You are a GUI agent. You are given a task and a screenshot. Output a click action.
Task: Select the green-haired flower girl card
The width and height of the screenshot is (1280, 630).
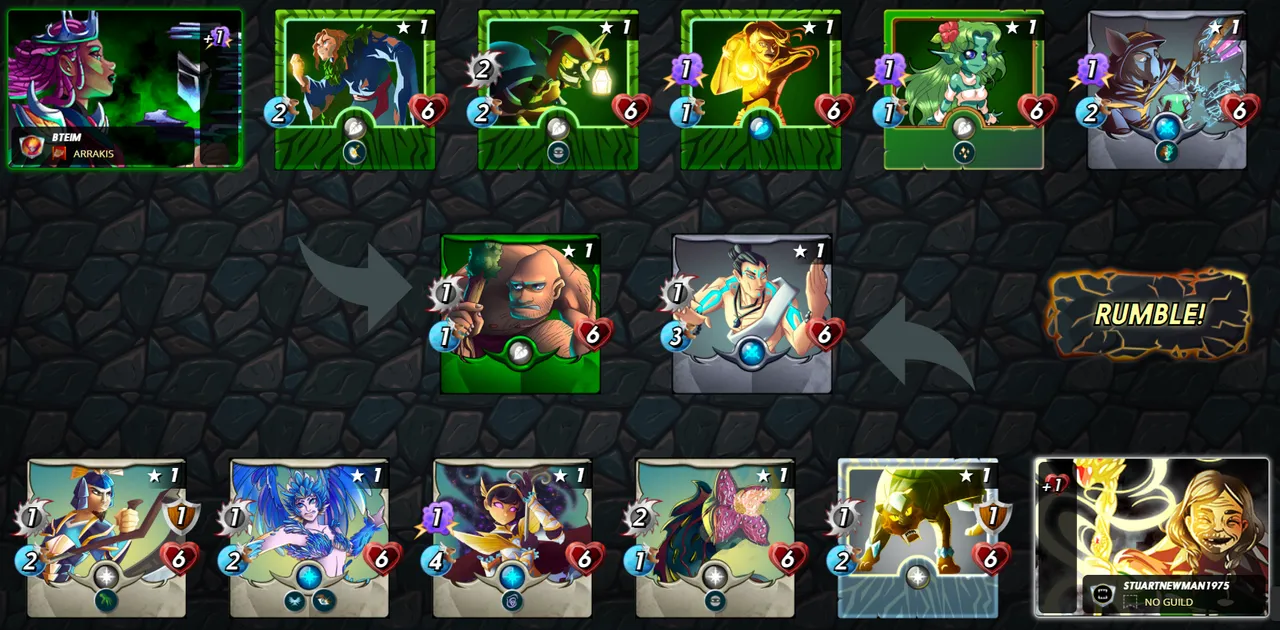coord(964,88)
